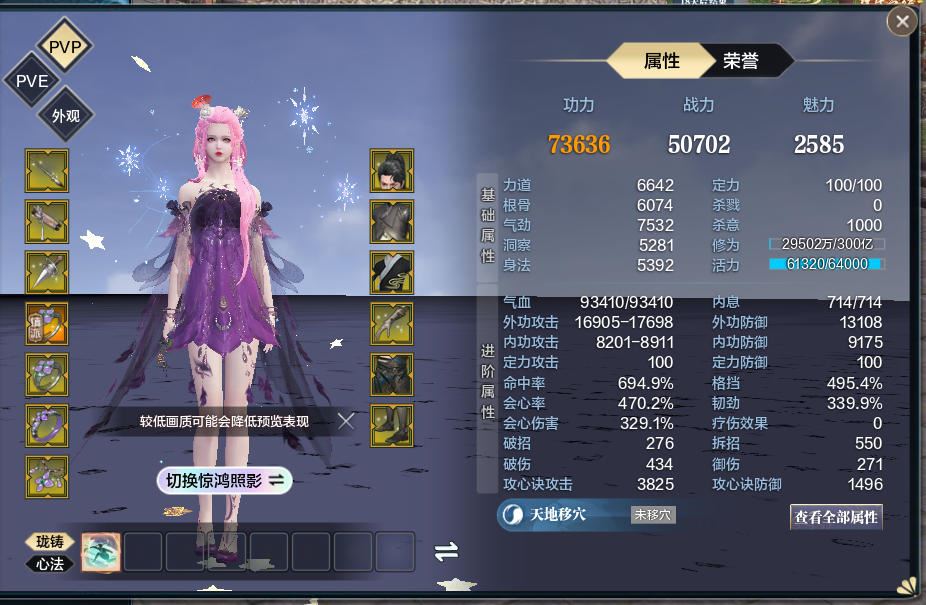Screen dimensions: 926x605
Task: Select the head equipment slot with hair portrait
Action: coord(392,171)
